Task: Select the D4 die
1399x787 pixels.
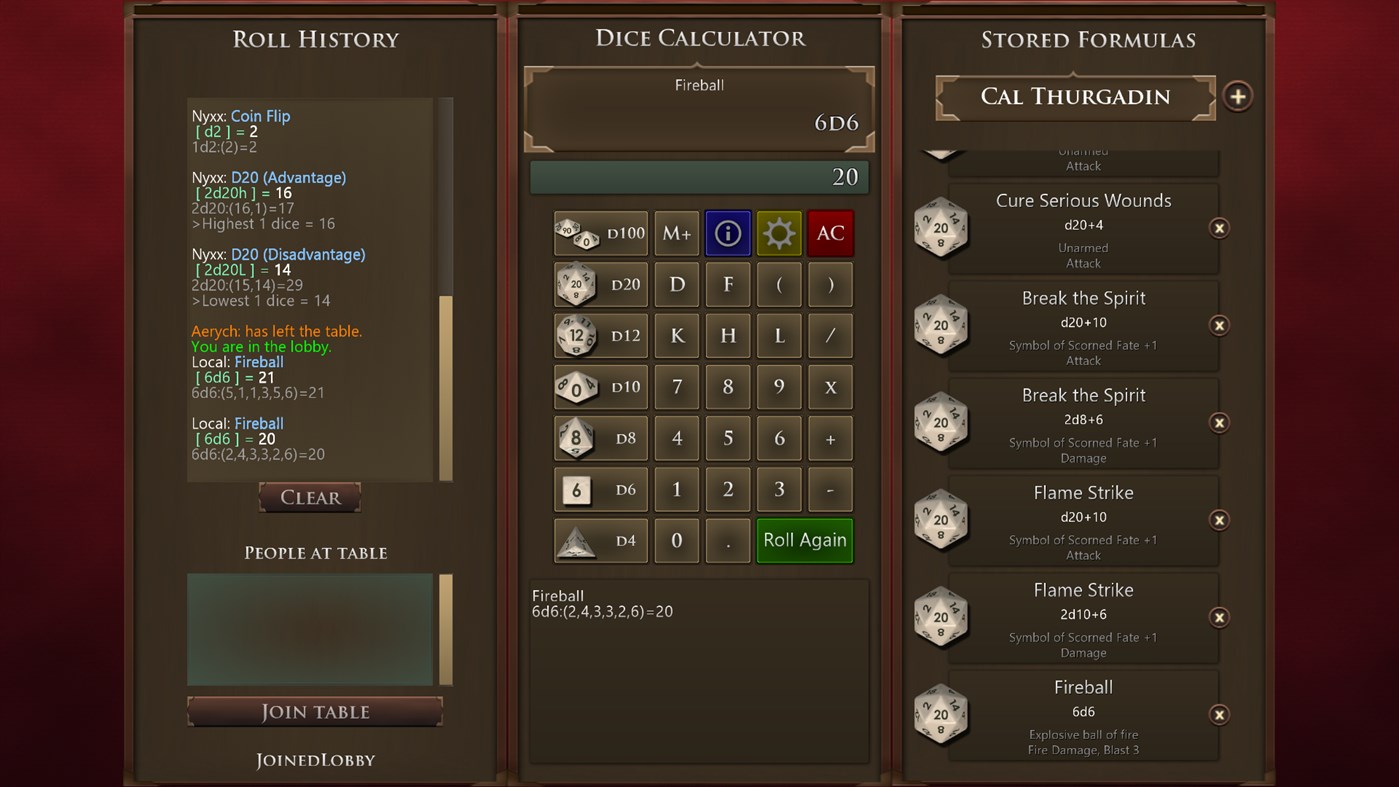Action: [x=600, y=540]
